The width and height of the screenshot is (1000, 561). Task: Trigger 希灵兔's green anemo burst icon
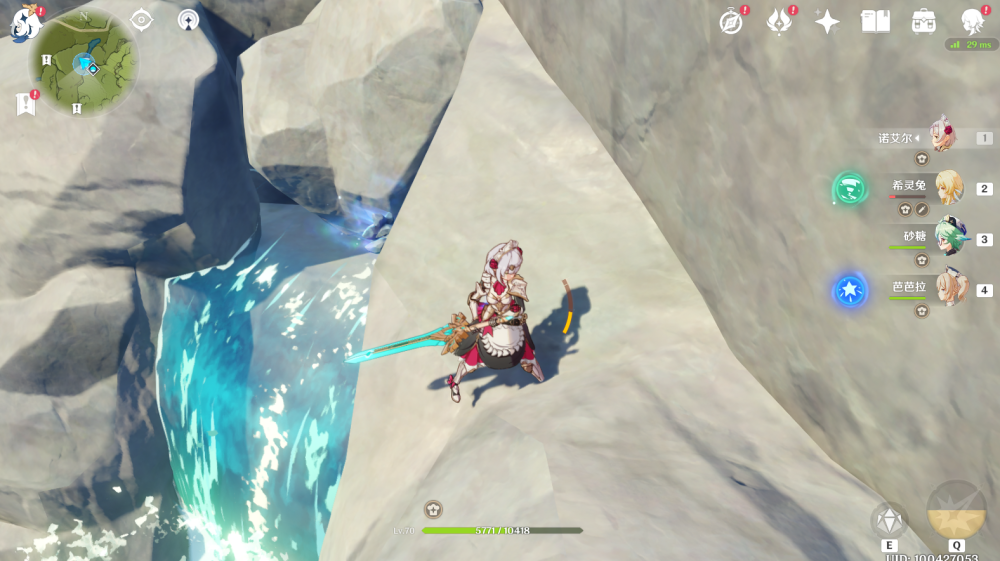(x=850, y=188)
